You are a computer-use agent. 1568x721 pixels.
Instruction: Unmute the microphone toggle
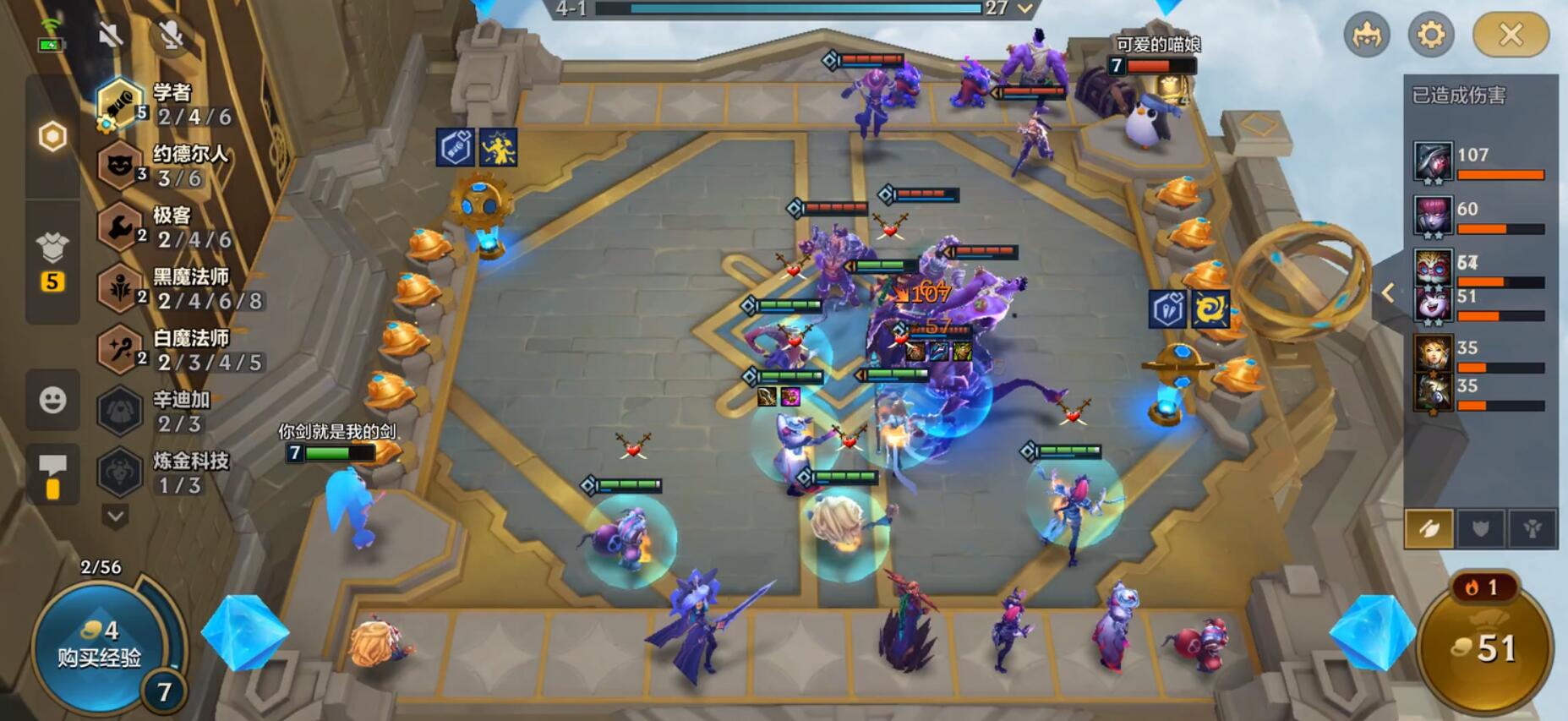170,36
